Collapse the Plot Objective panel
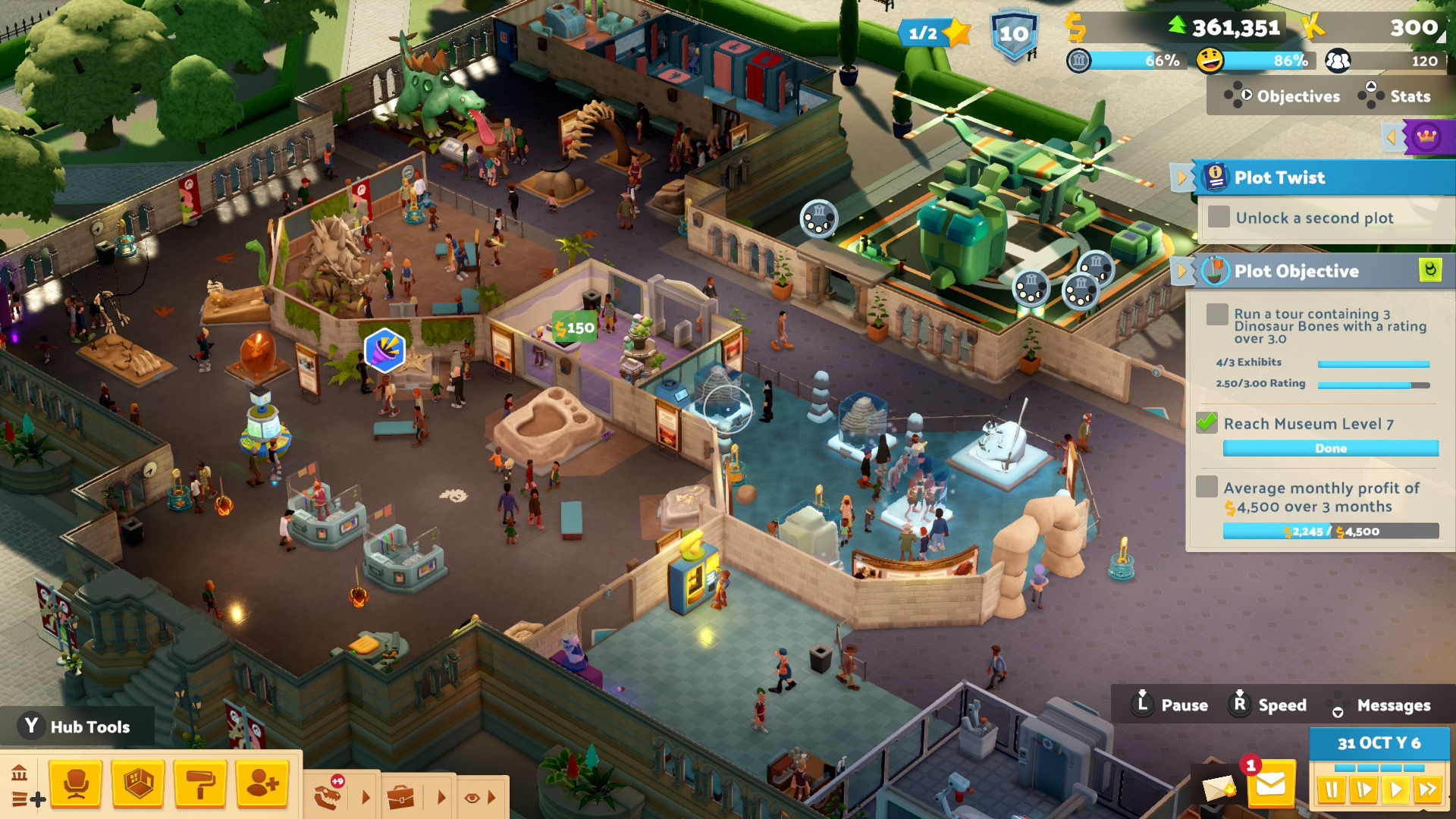This screenshot has width=1456, height=819. 1181,271
